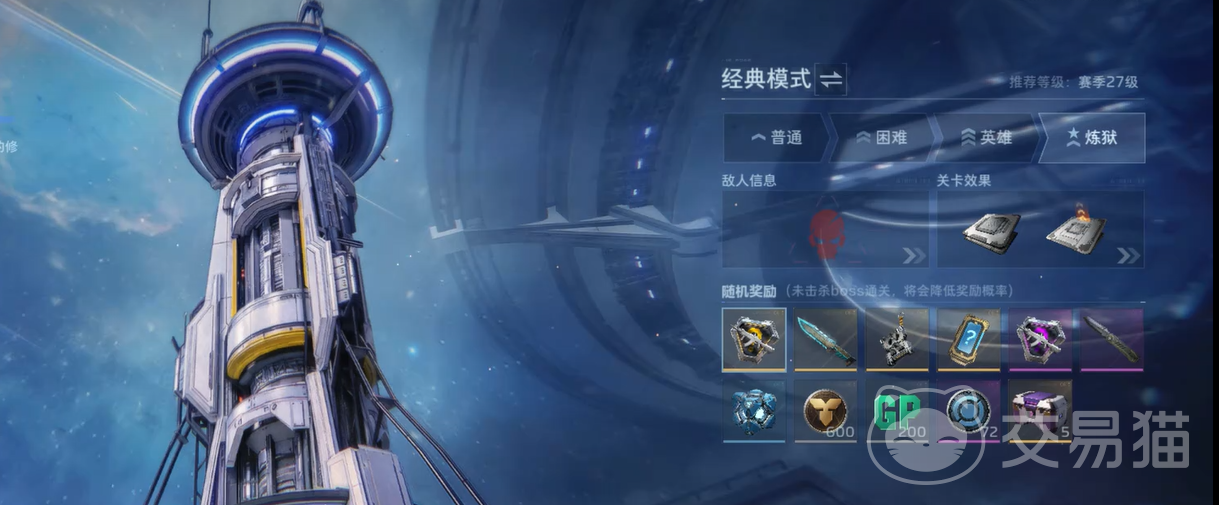Inspect the purple-gem weapon crate reward

click(1040, 339)
